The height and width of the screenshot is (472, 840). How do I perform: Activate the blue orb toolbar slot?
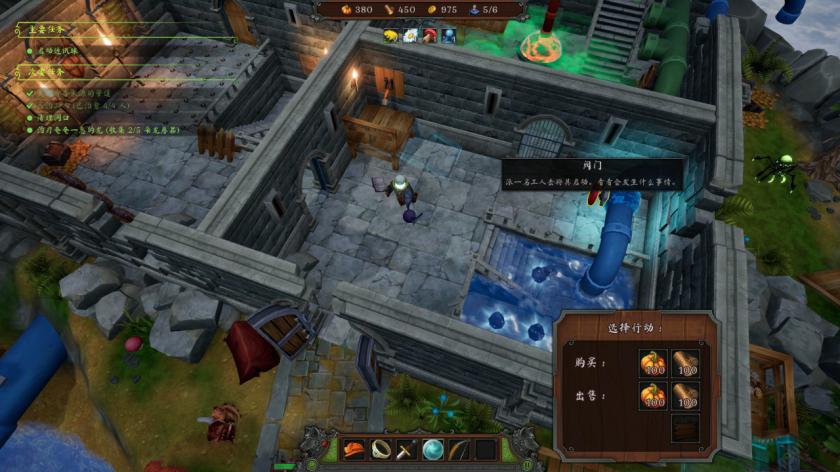click(x=433, y=449)
